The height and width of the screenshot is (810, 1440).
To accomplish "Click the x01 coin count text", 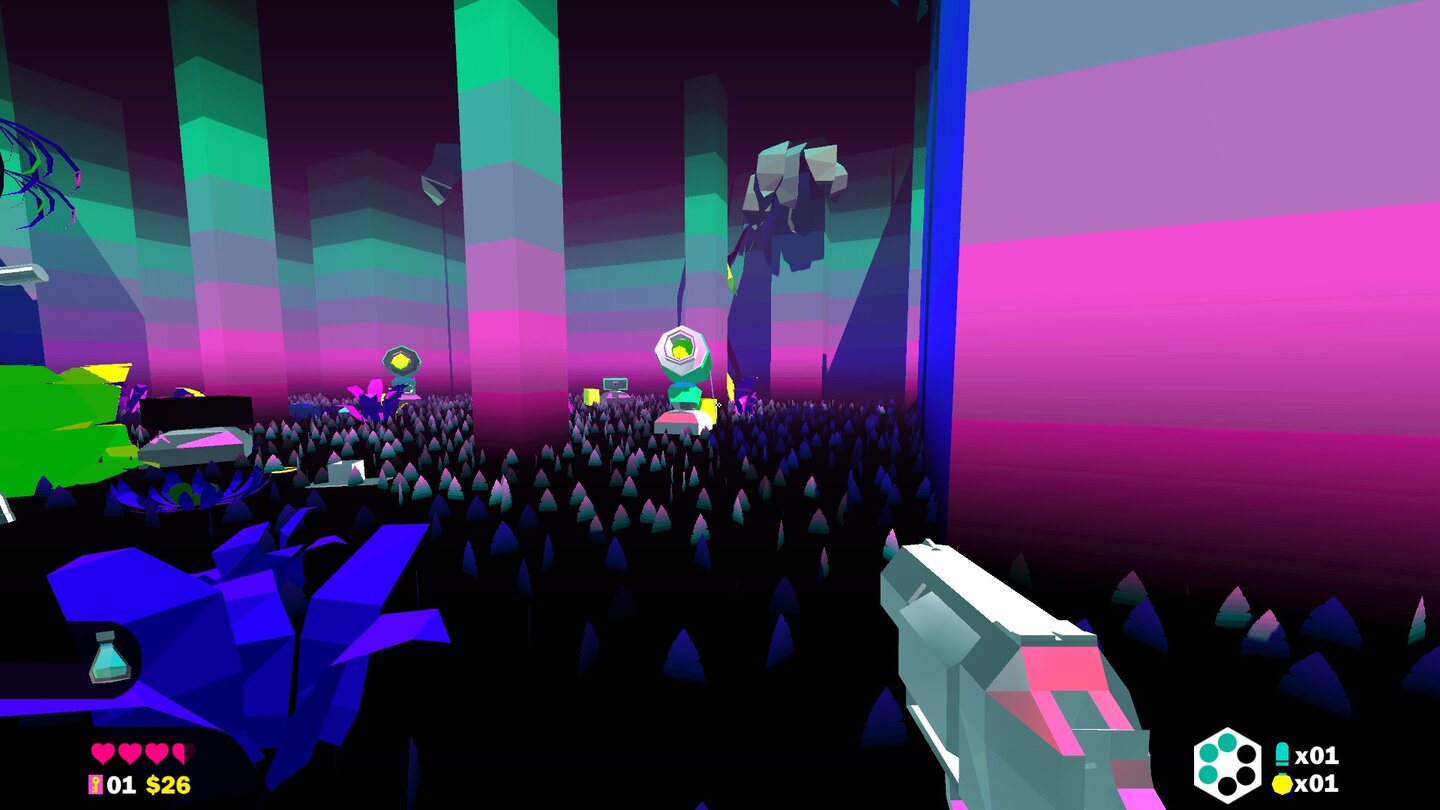I will [1317, 783].
